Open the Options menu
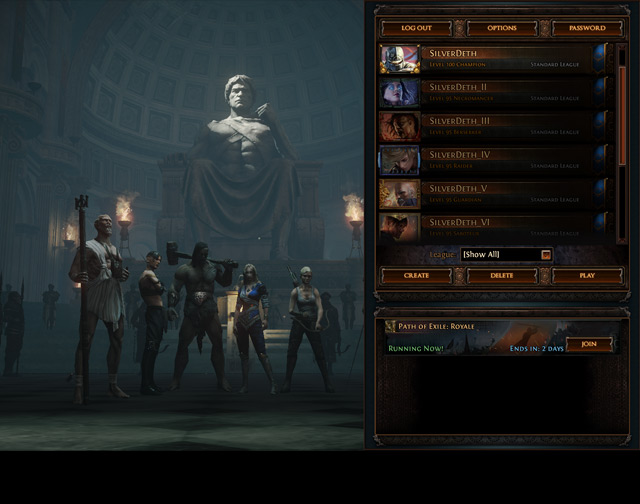The height and width of the screenshot is (504, 640). pos(502,28)
